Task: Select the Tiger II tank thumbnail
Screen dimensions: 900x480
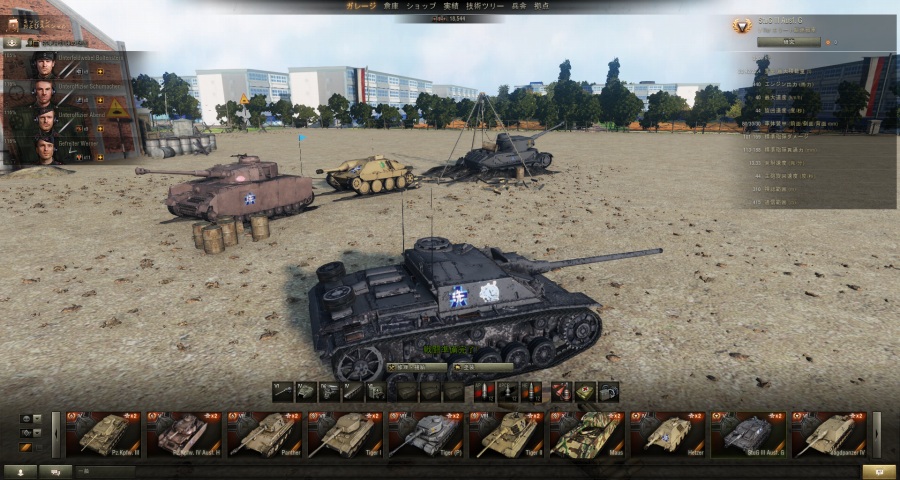Action: [x=506, y=434]
